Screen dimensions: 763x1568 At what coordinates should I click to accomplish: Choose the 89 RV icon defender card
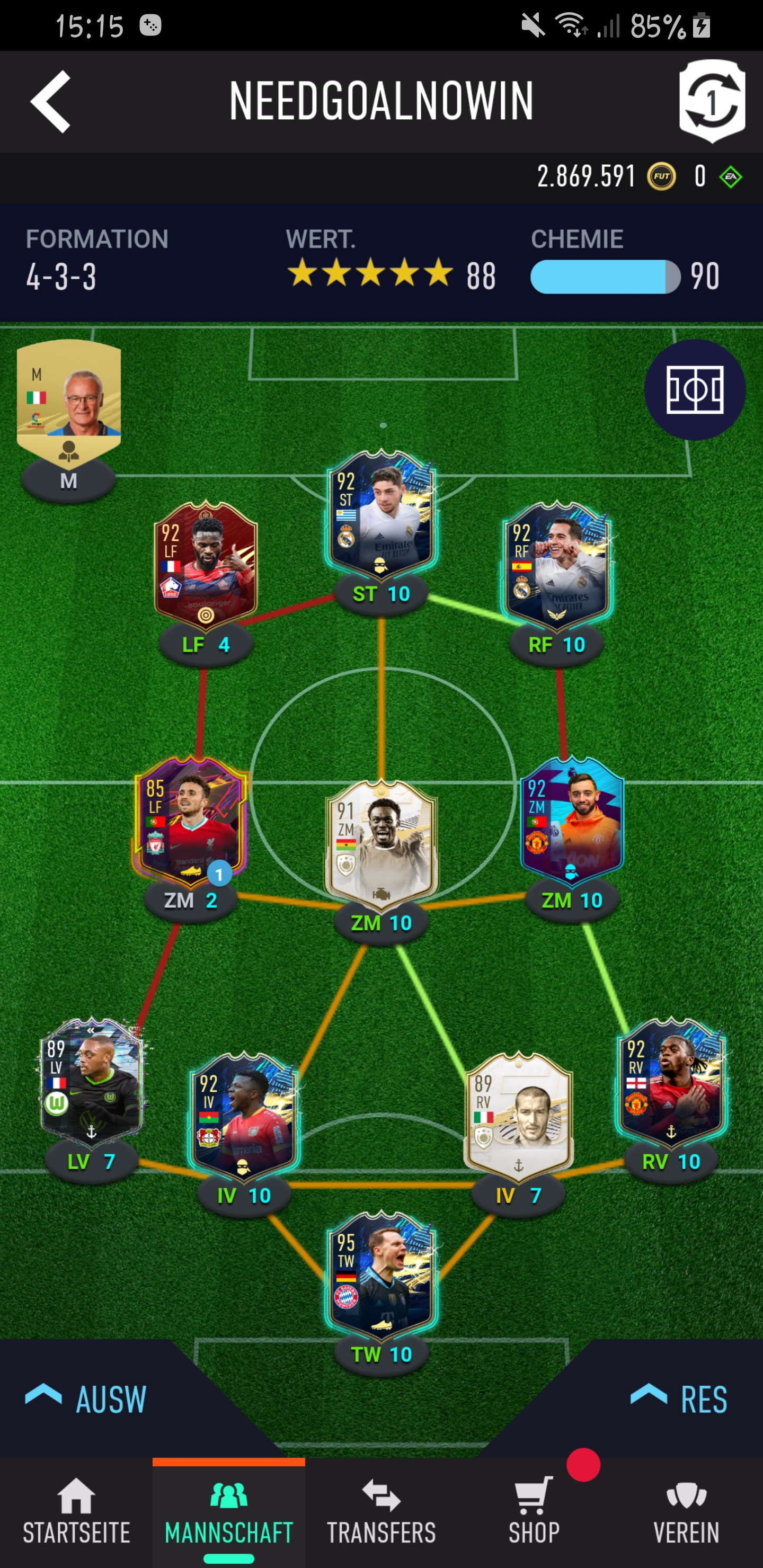[x=518, y=1115]
